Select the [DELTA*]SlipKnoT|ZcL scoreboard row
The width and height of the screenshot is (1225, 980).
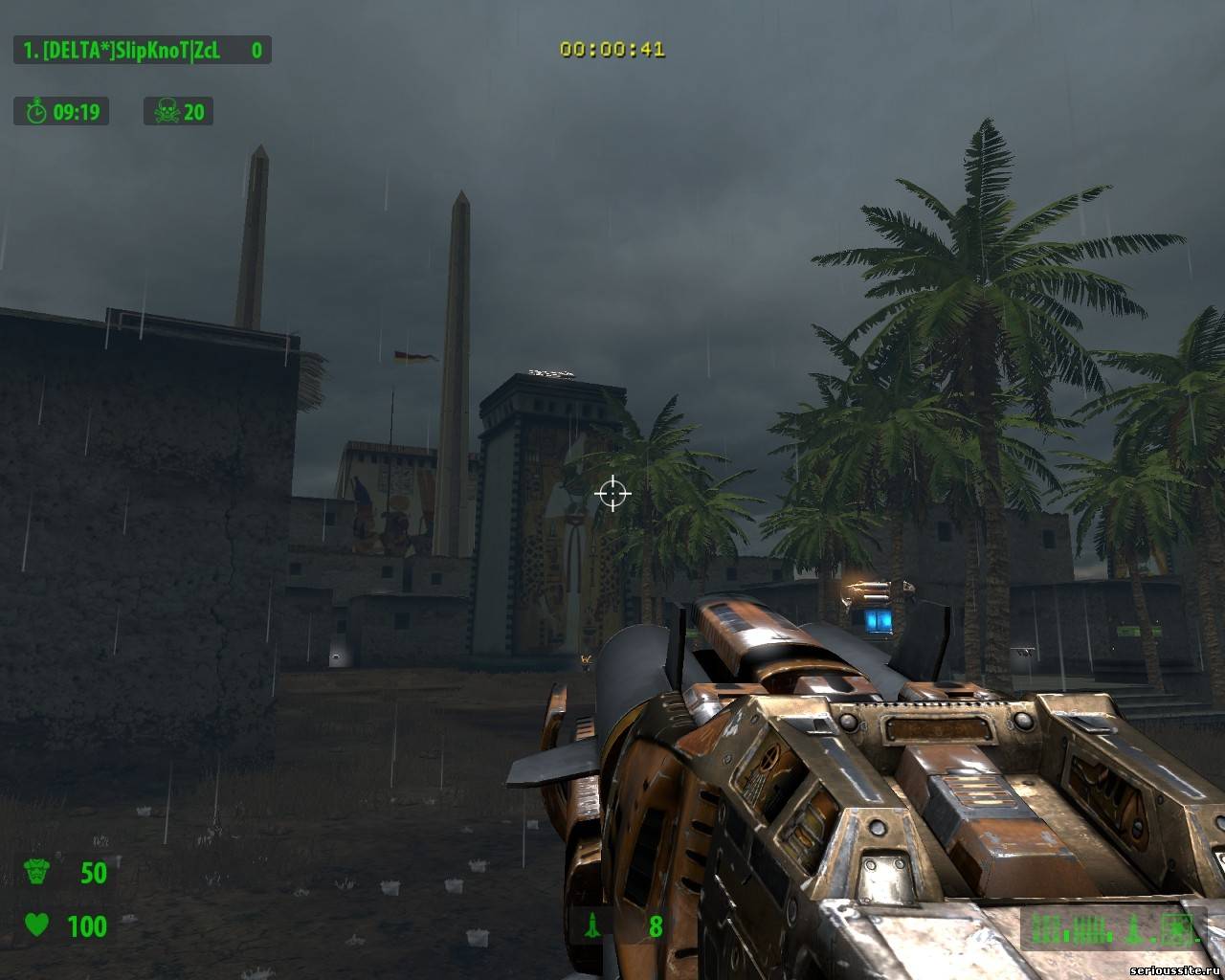tap(142, 50)
